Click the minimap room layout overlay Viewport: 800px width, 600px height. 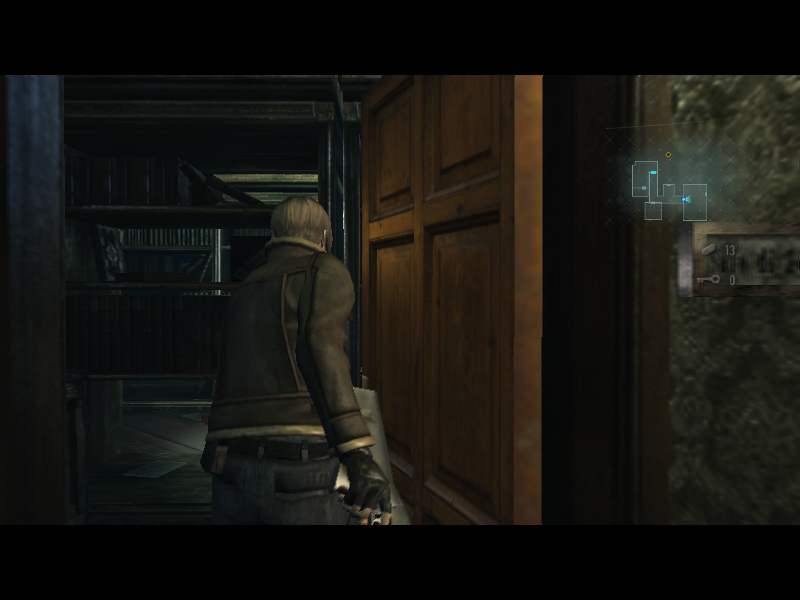tap(669, 189)
